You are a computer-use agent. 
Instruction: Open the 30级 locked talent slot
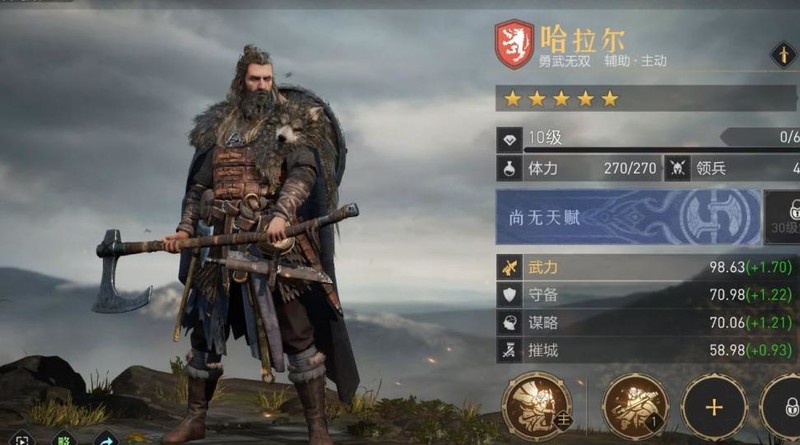pyautogui.click(x=782, y=217)
